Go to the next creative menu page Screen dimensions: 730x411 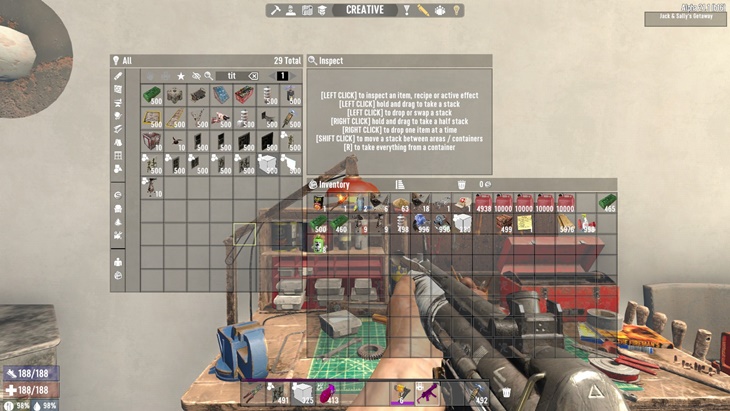pos(296,76)
